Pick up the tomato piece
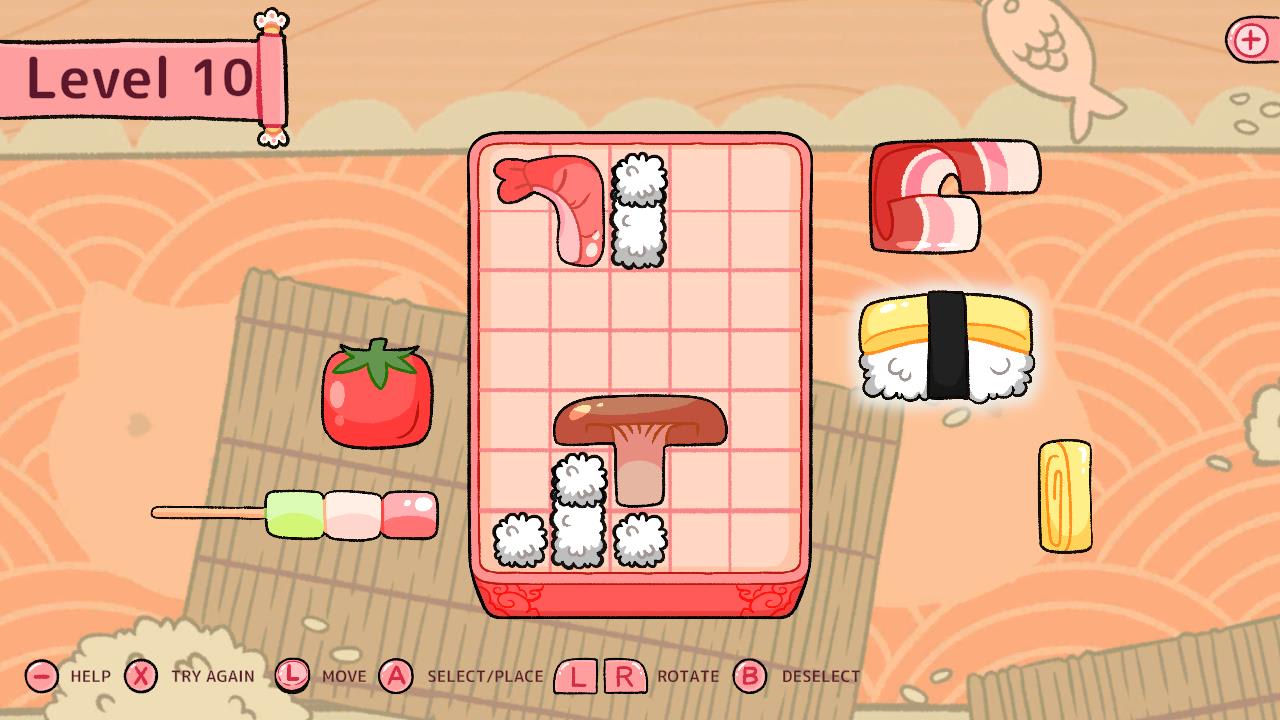The image size is (1280, 720). tap(376, 402)
